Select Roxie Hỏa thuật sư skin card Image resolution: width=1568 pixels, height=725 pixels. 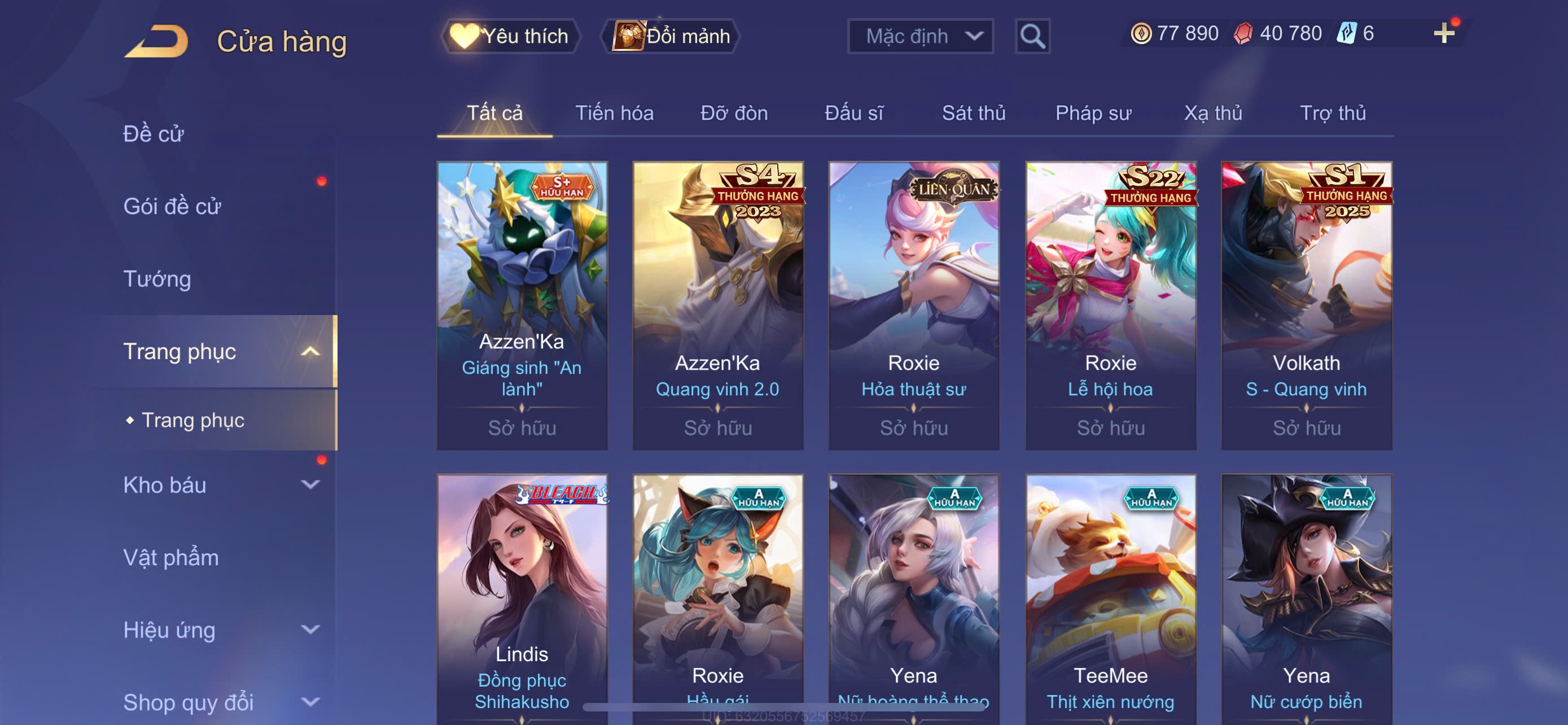pos(913,304)
